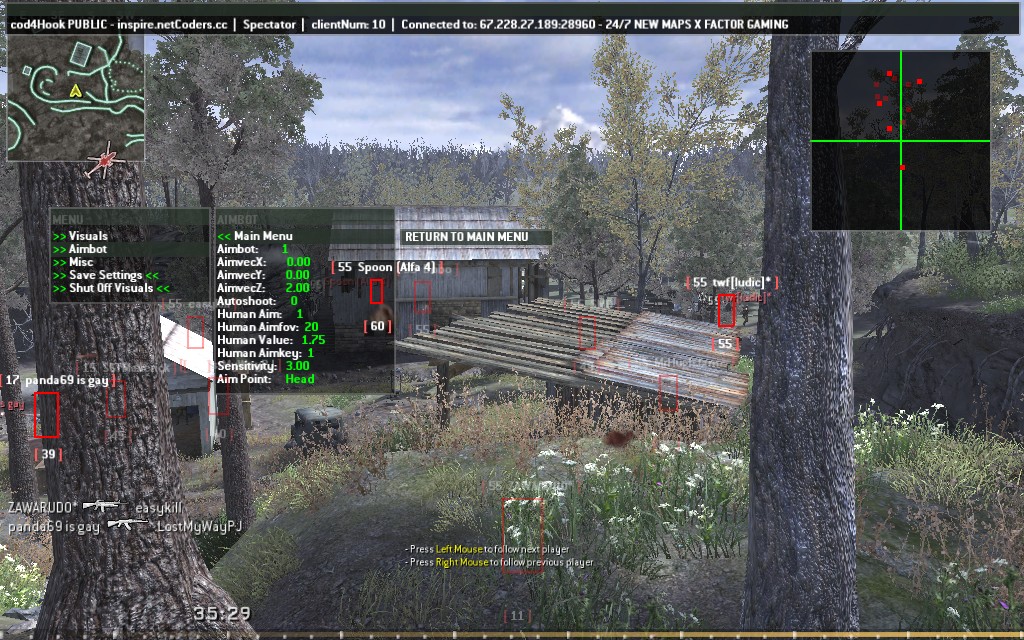Go back via the Main Menu entry
Image resolution: width=1024 pixels, height=640 pixels.
point(262,236)
